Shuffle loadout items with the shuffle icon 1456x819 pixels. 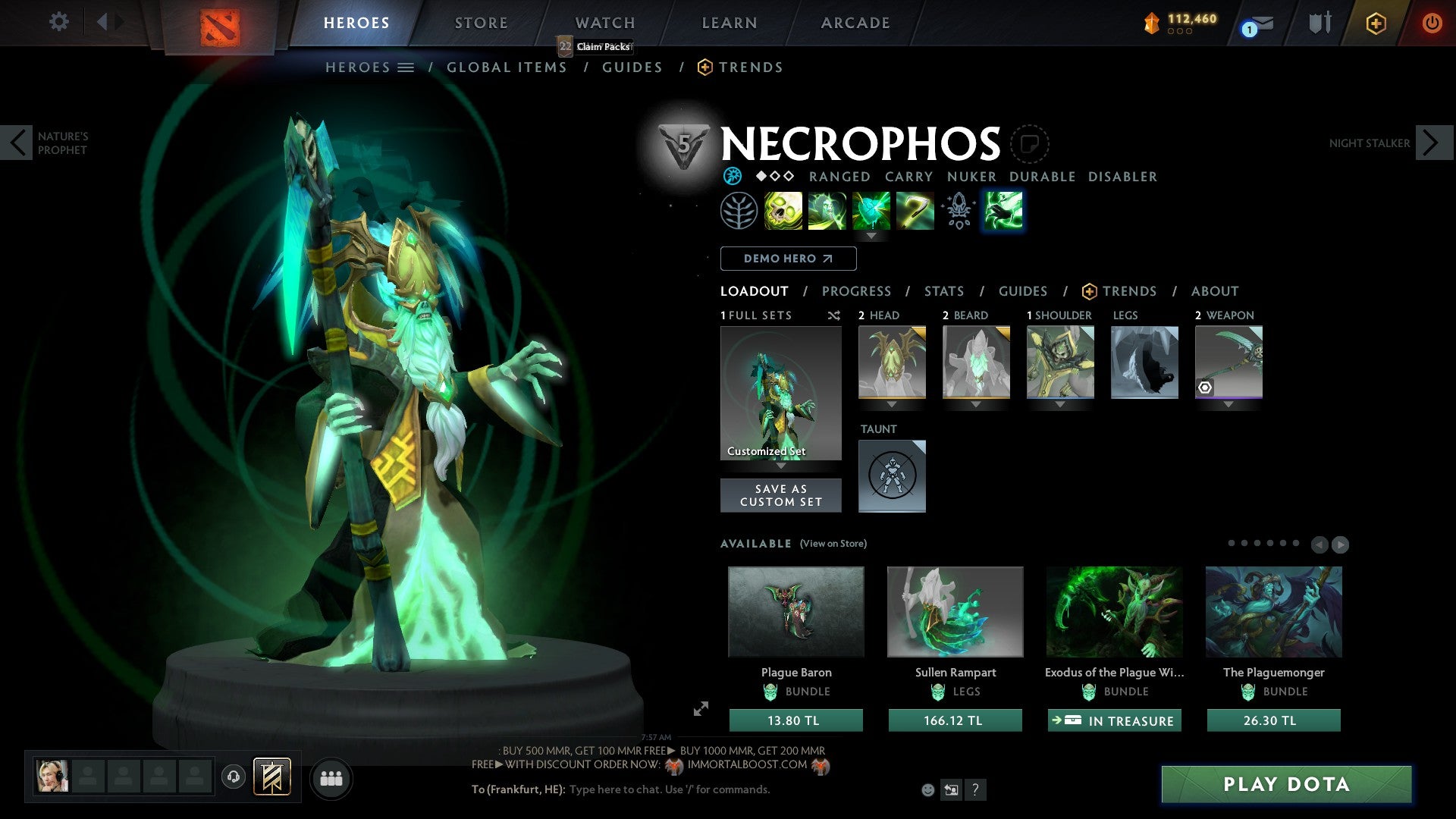click(834, 315)
